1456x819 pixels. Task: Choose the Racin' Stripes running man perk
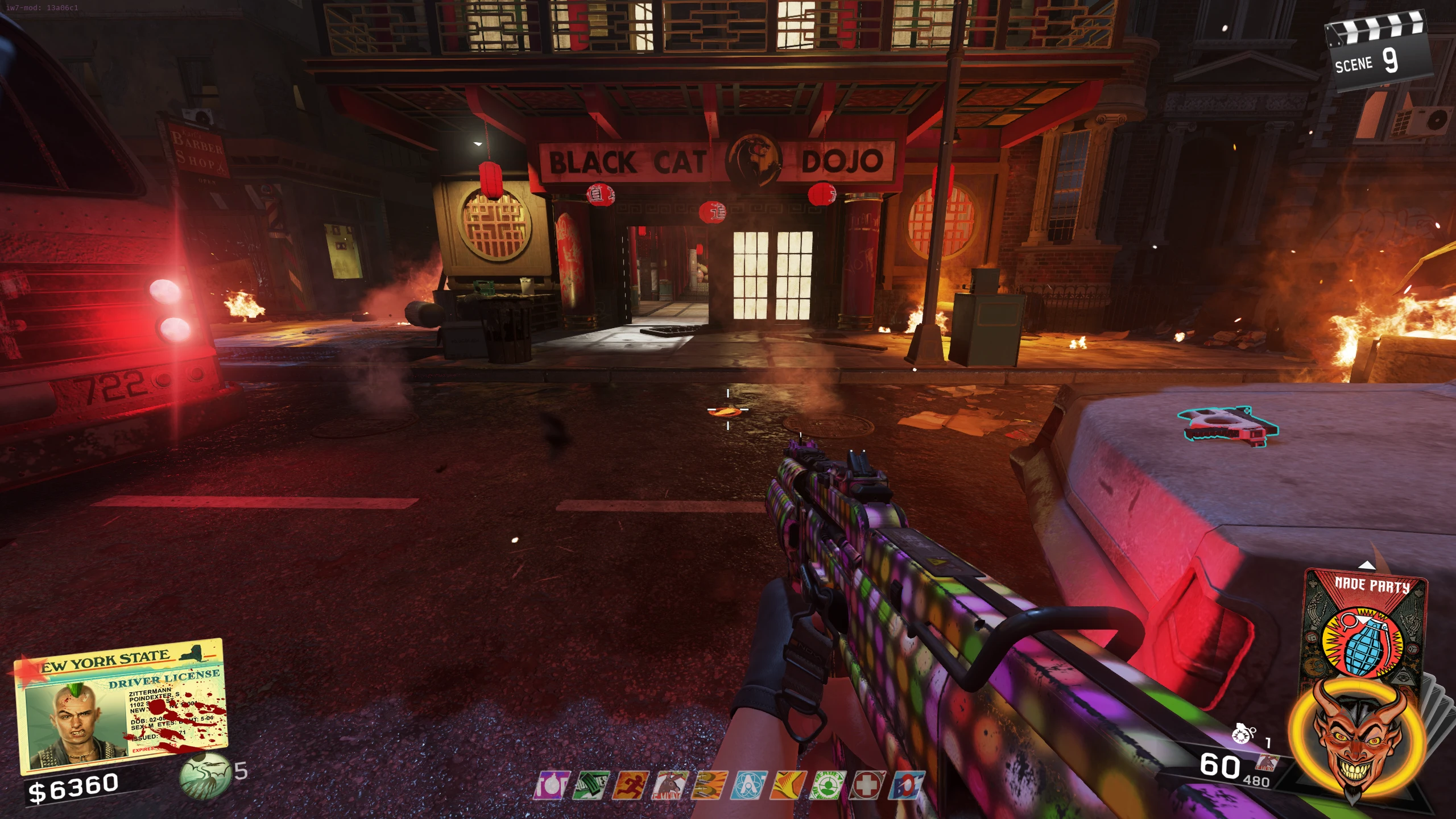pyautogui.click(x=630, y=785)
